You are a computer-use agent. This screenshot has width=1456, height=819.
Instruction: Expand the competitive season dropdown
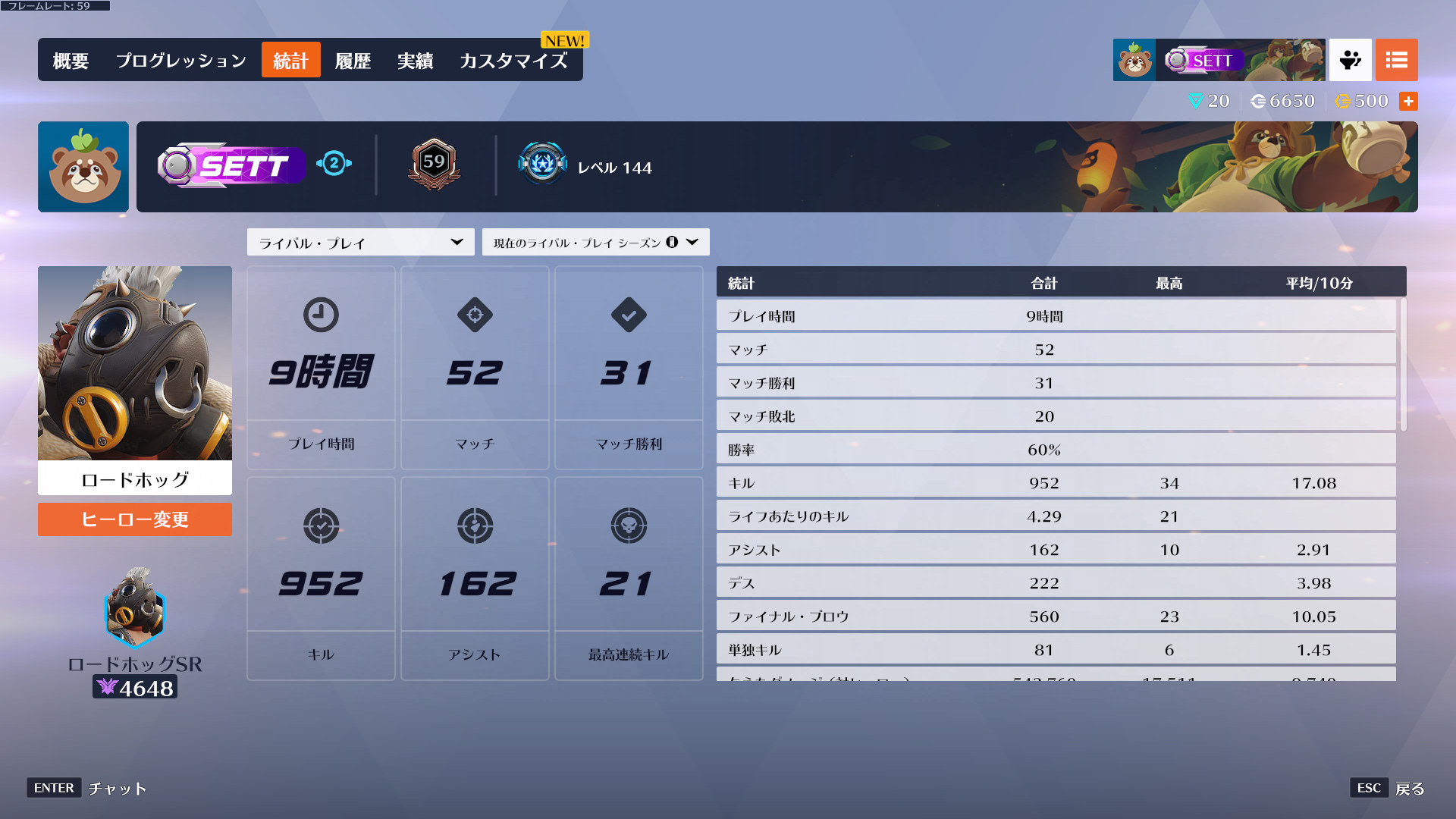(x=595, y=243)
